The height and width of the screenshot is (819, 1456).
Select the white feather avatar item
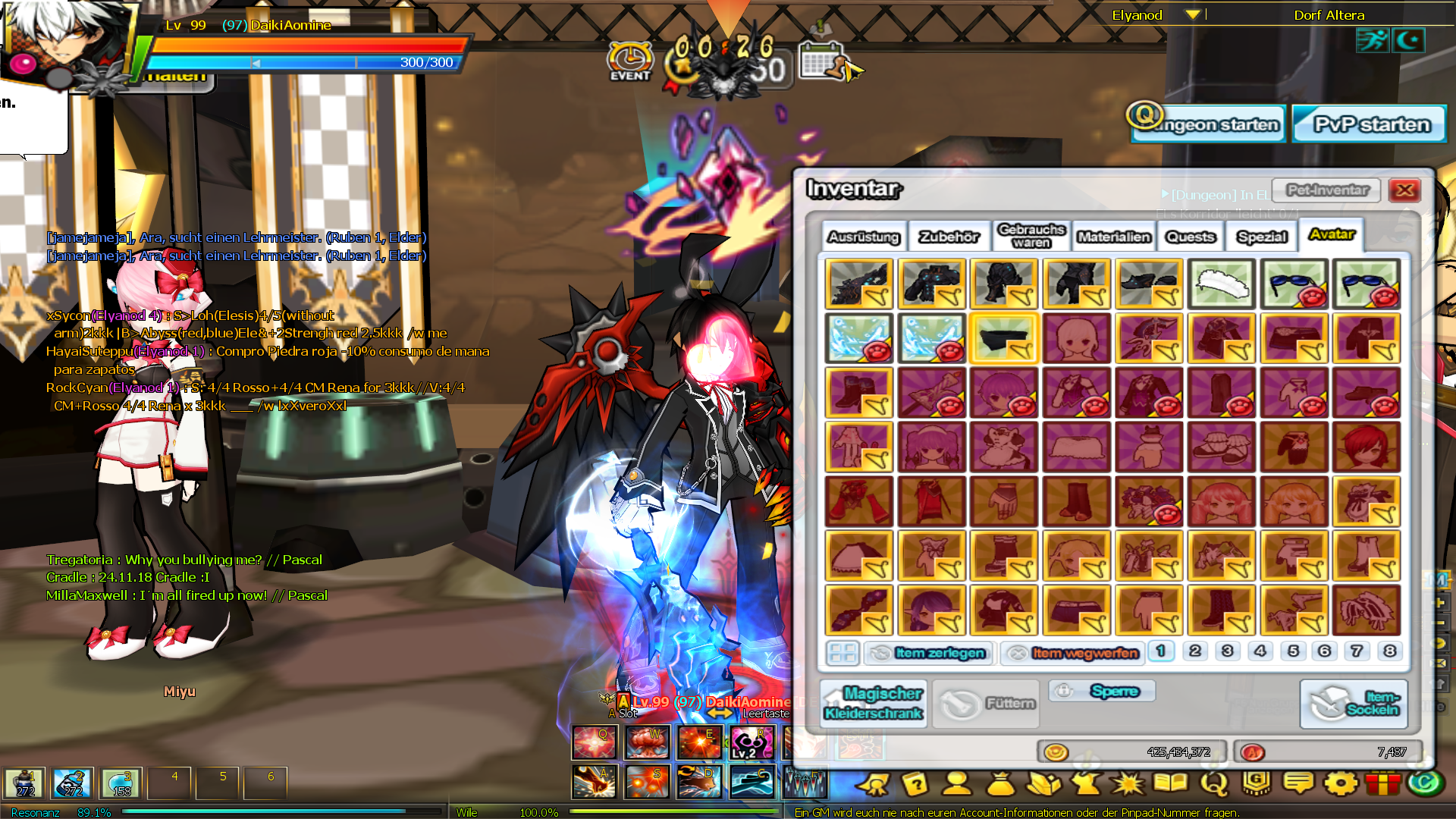[x=1222, y=284]
